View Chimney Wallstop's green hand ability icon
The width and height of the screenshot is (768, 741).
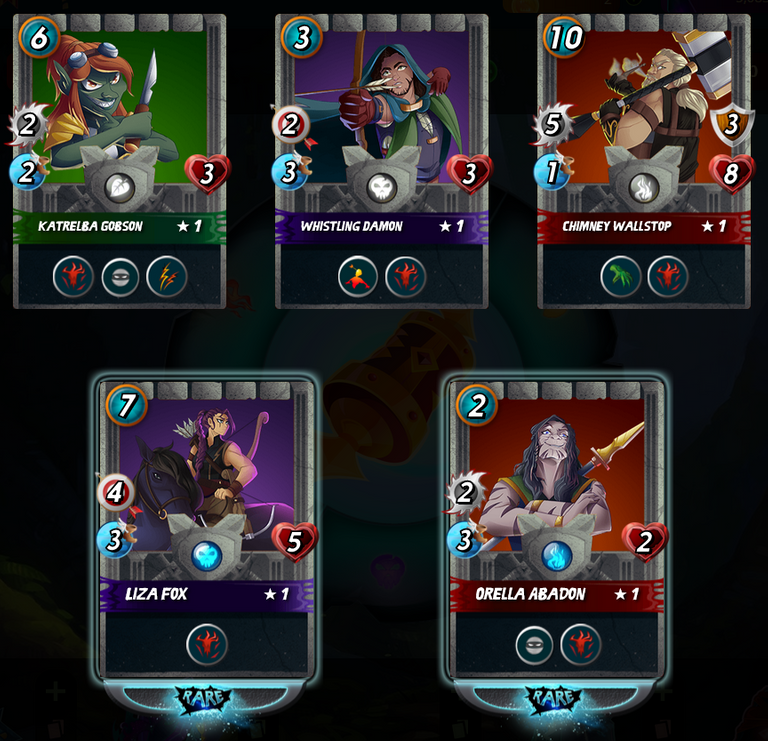tap(621, 277)
